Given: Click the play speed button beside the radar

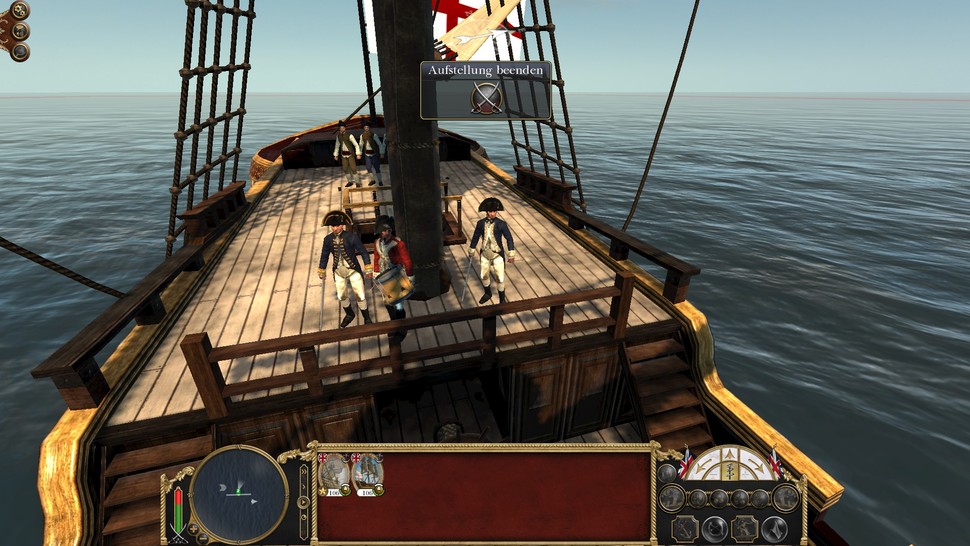Looking at the screenshot, I should click(304, 500).
